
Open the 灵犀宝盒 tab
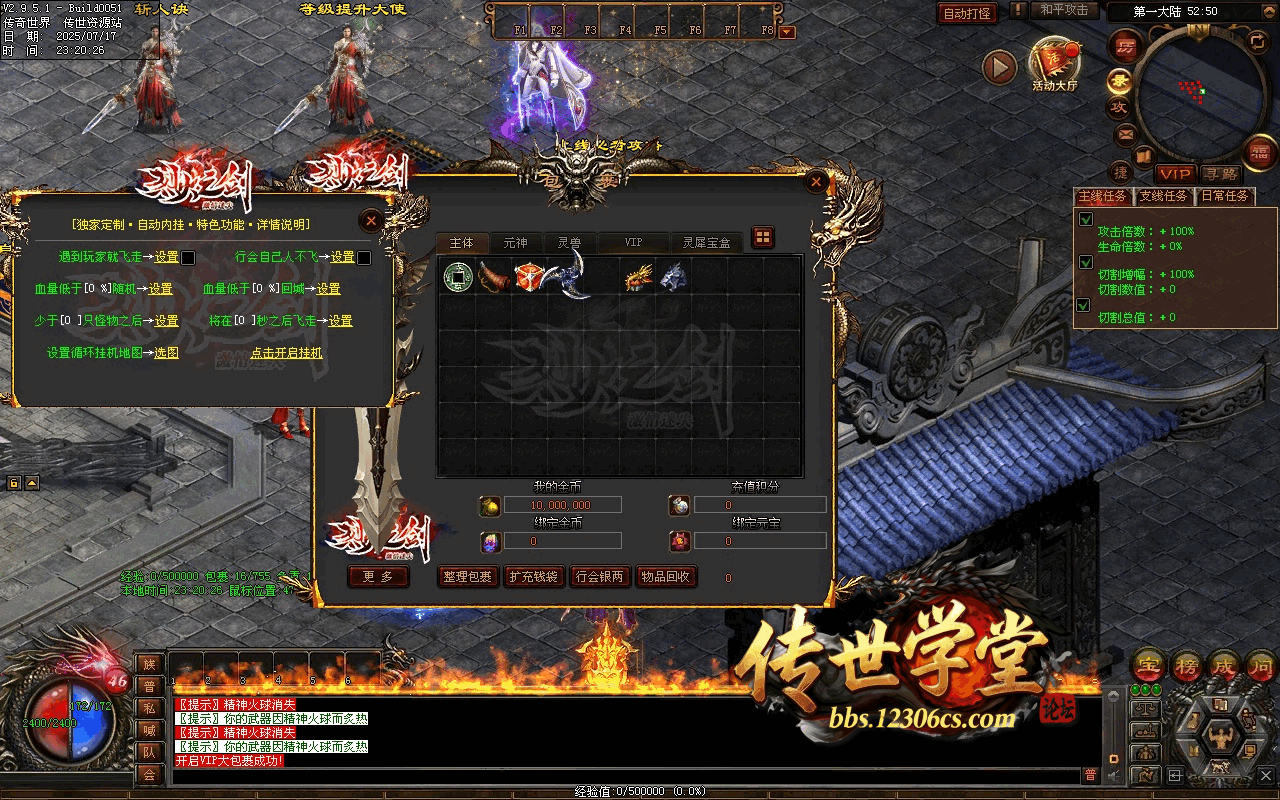tap(706, 243)
